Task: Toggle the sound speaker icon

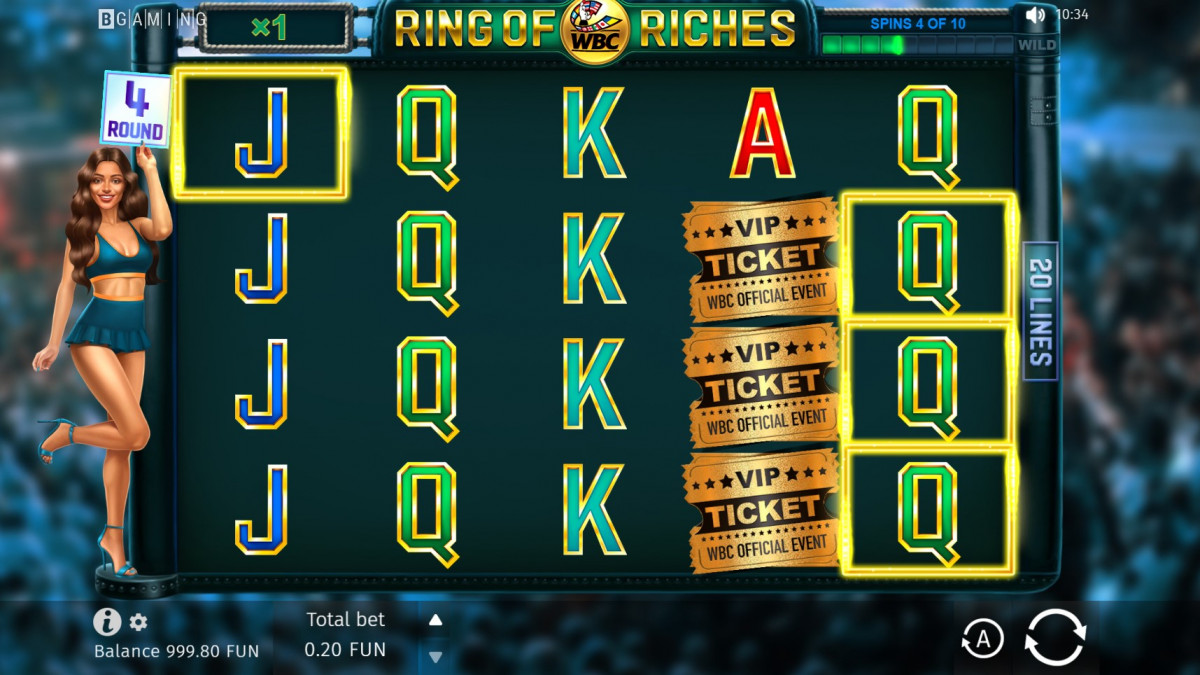Action: 1035,15
